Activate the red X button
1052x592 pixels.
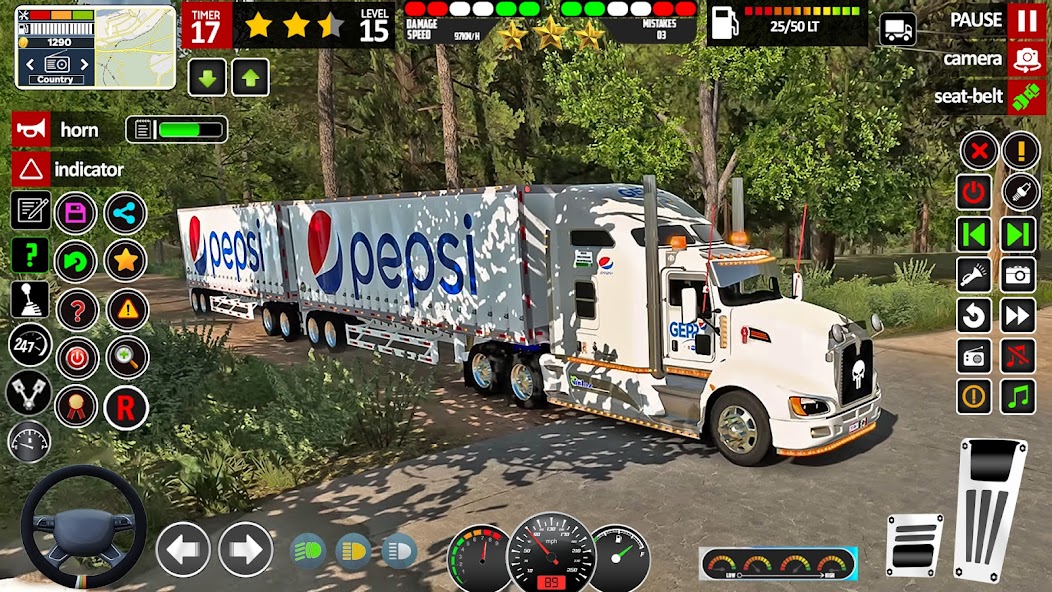[979, 151]
